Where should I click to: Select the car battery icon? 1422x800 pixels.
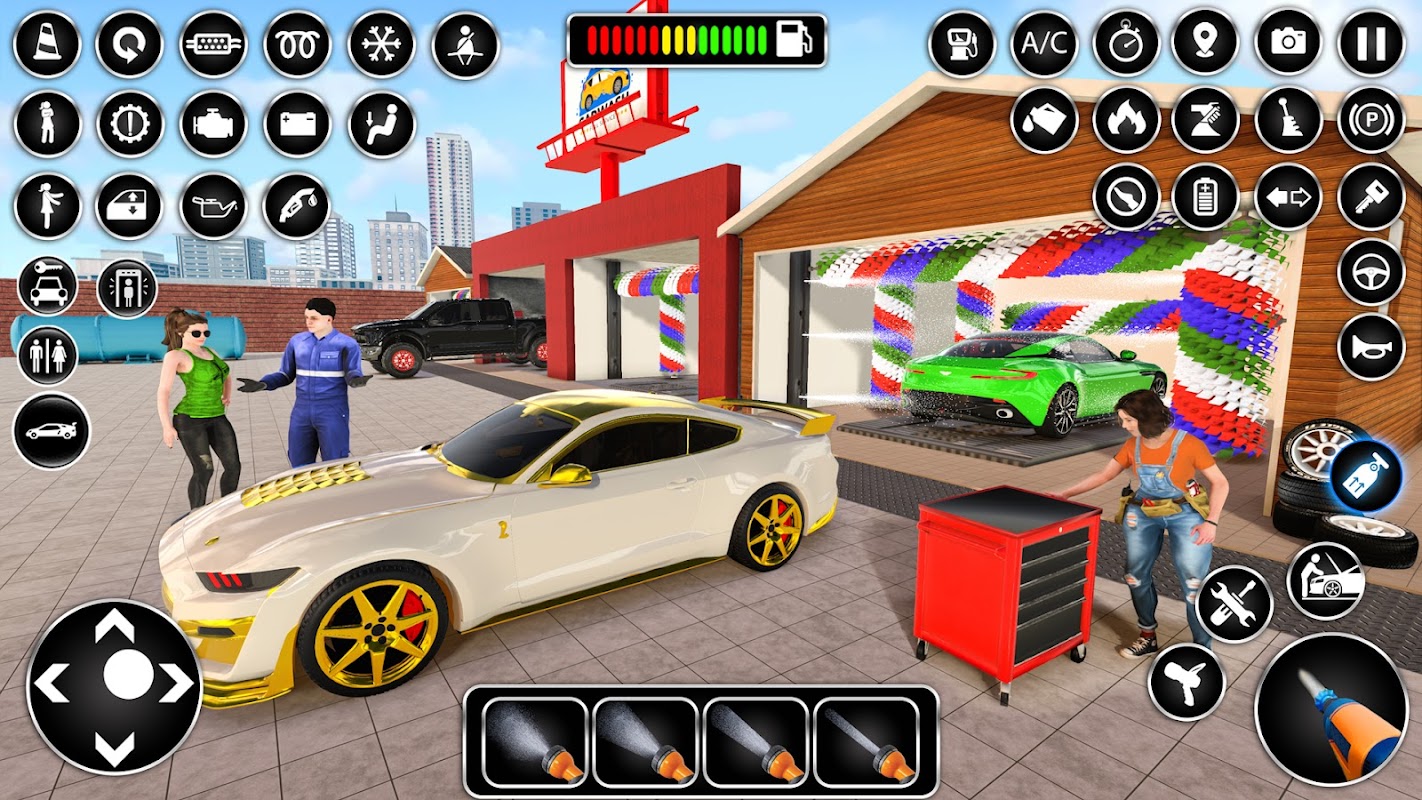point(297,125)
